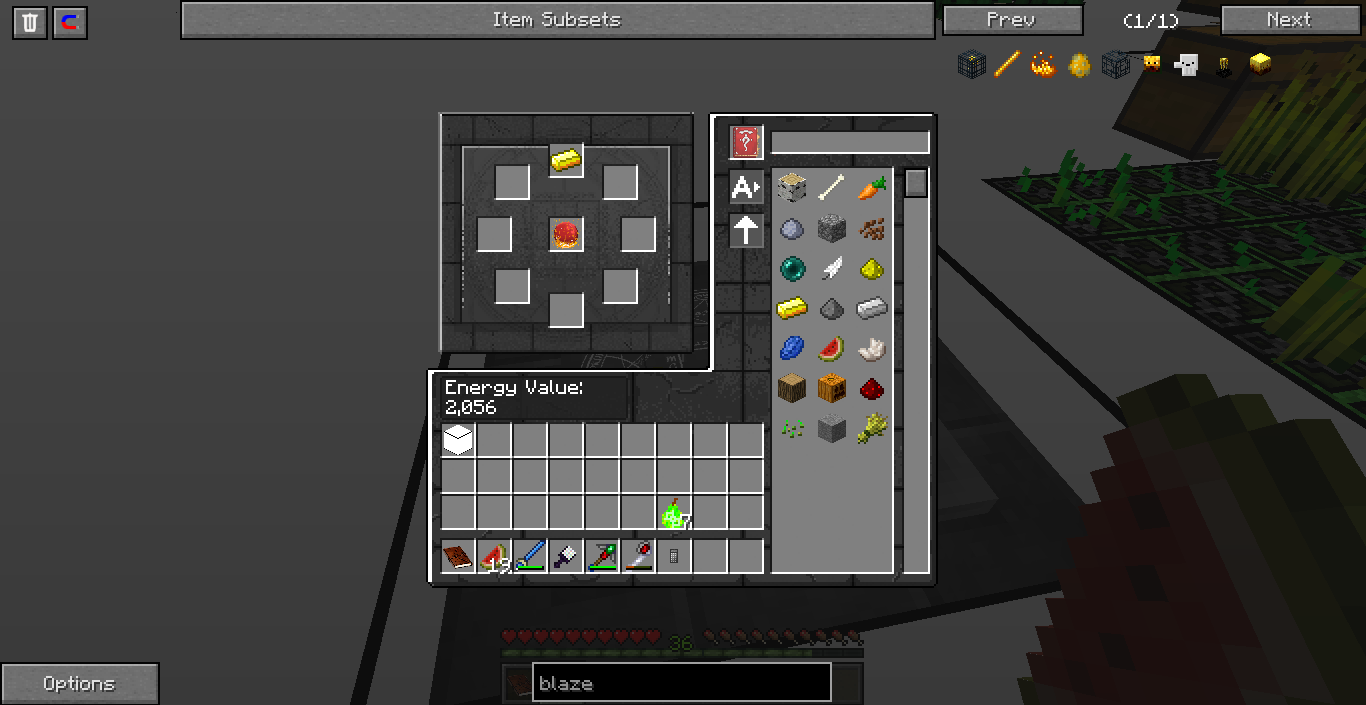Pick the green pear stack in inventory
1366x705 pixels.
[x=673, y=514]
